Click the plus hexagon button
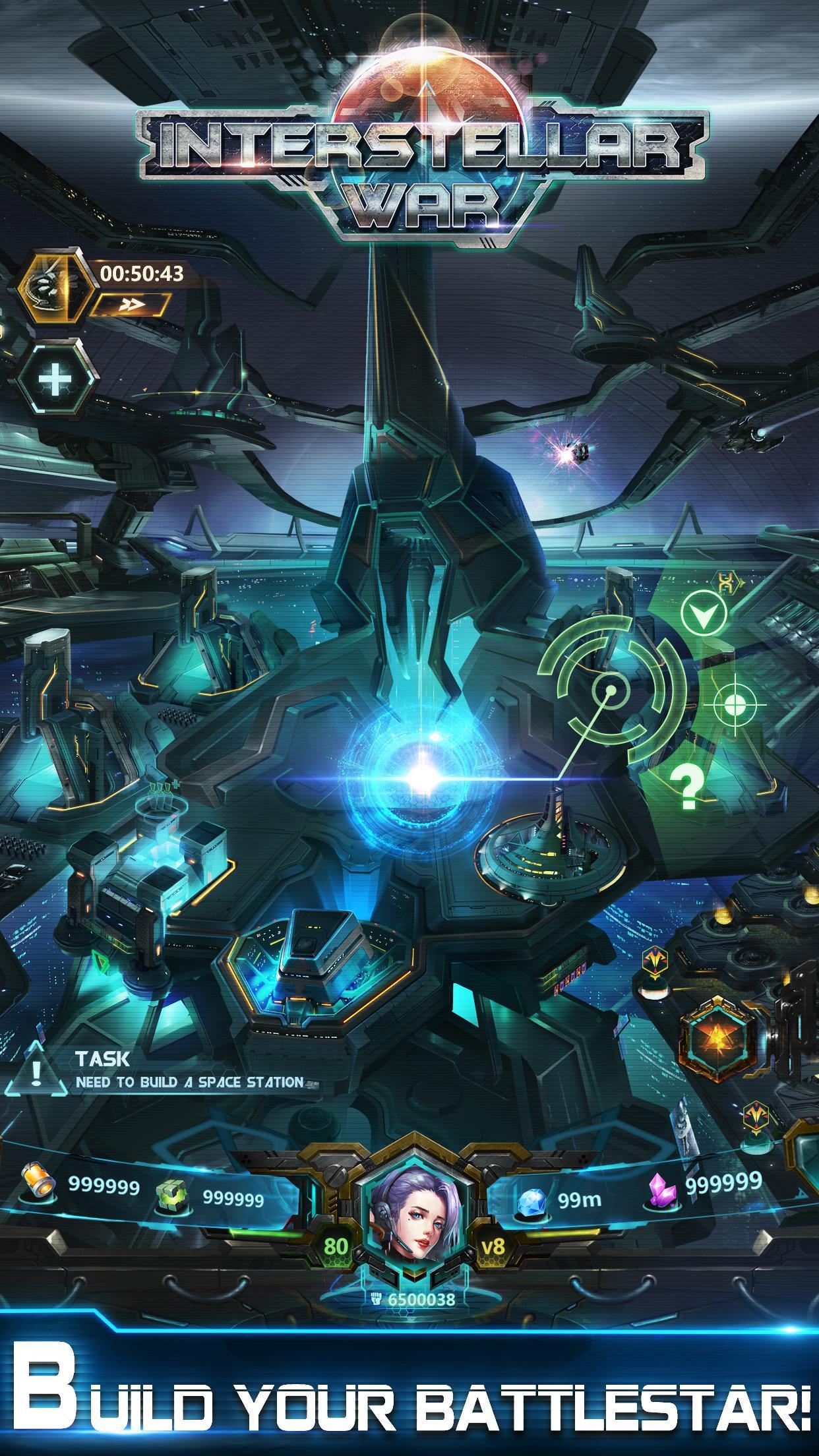The height and width of the screenshot is (1456, 819). coord(55,380)
